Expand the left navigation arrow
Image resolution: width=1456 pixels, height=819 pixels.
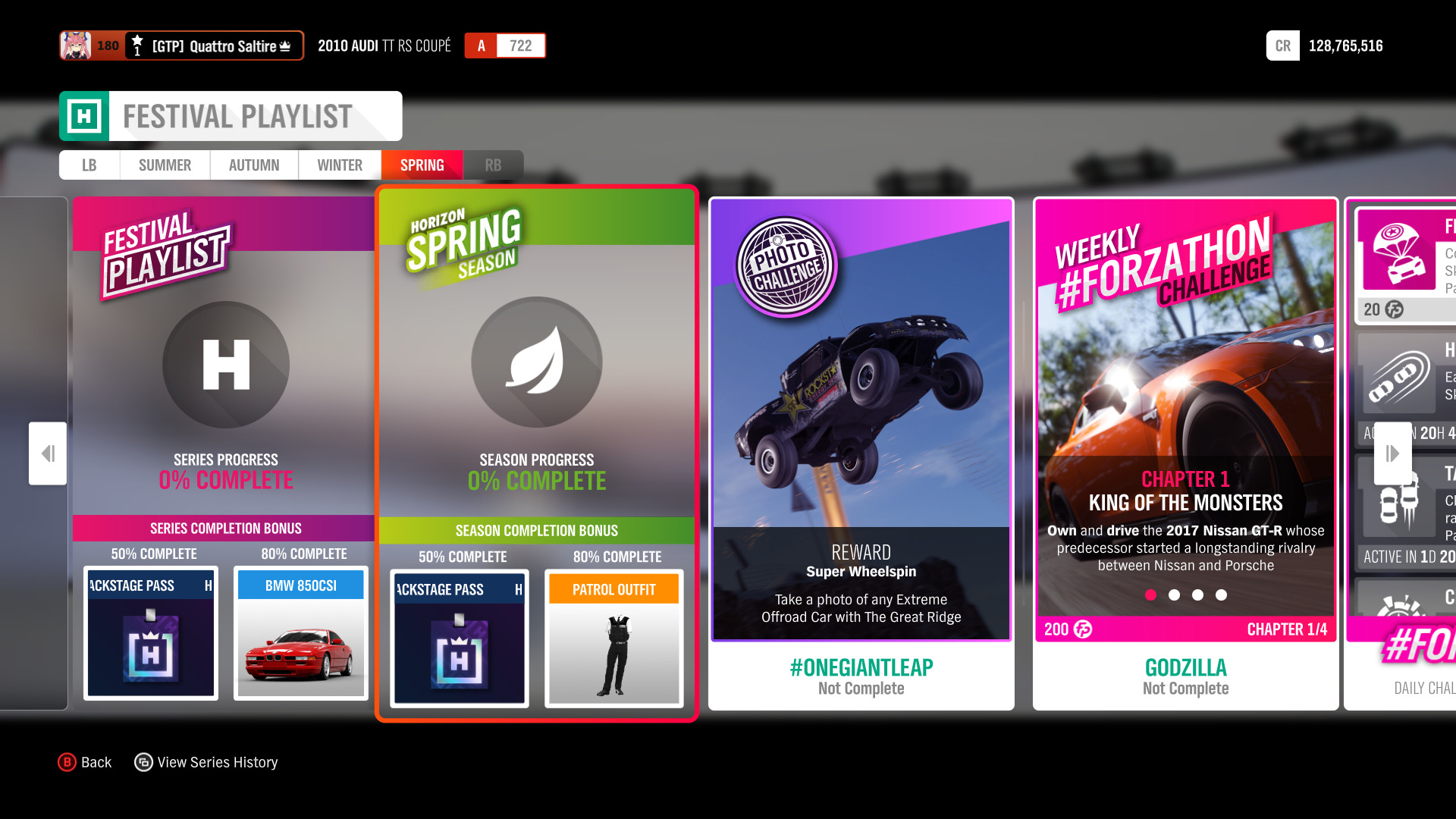47,453
